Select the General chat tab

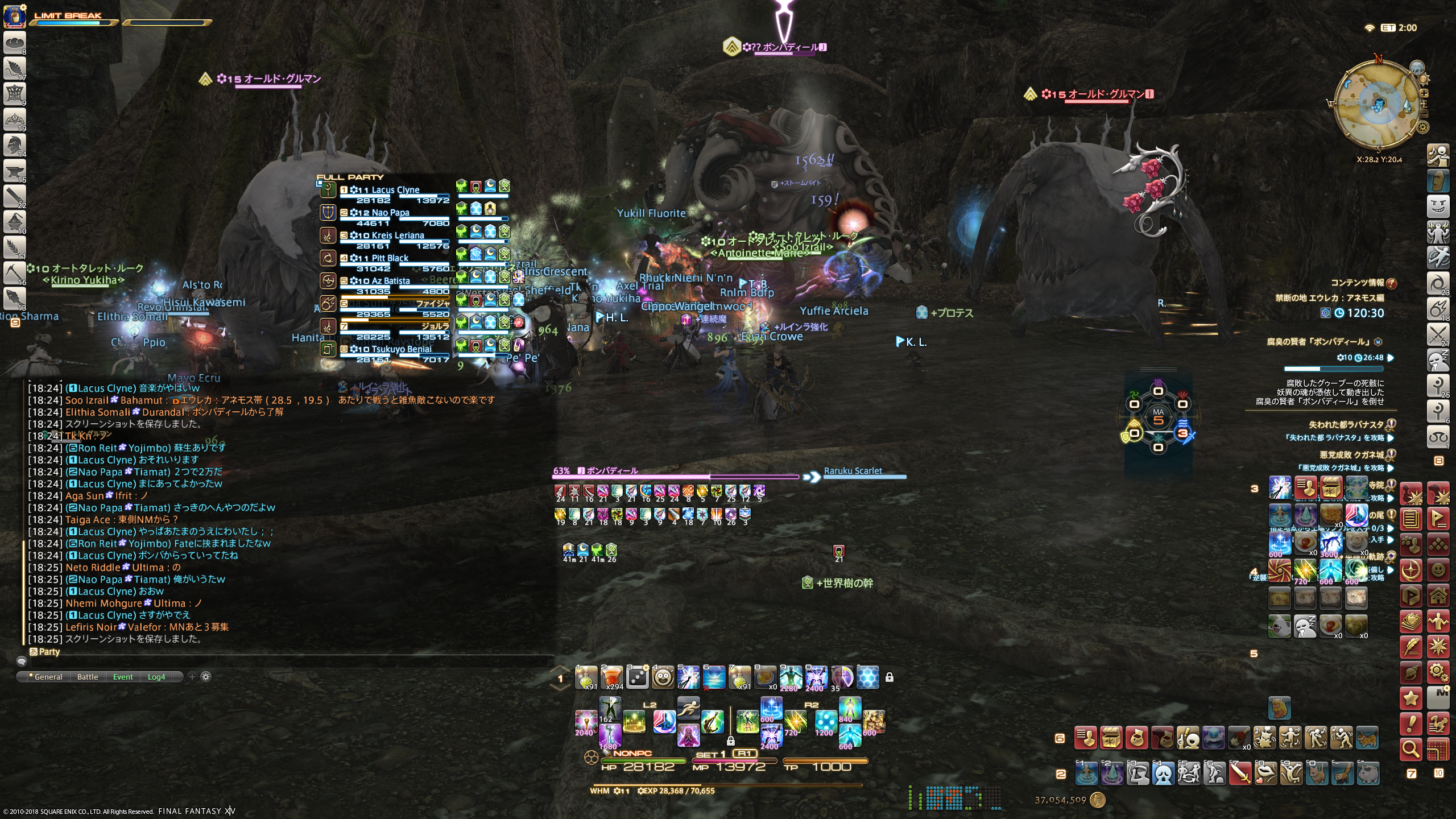tap(48, 677)
